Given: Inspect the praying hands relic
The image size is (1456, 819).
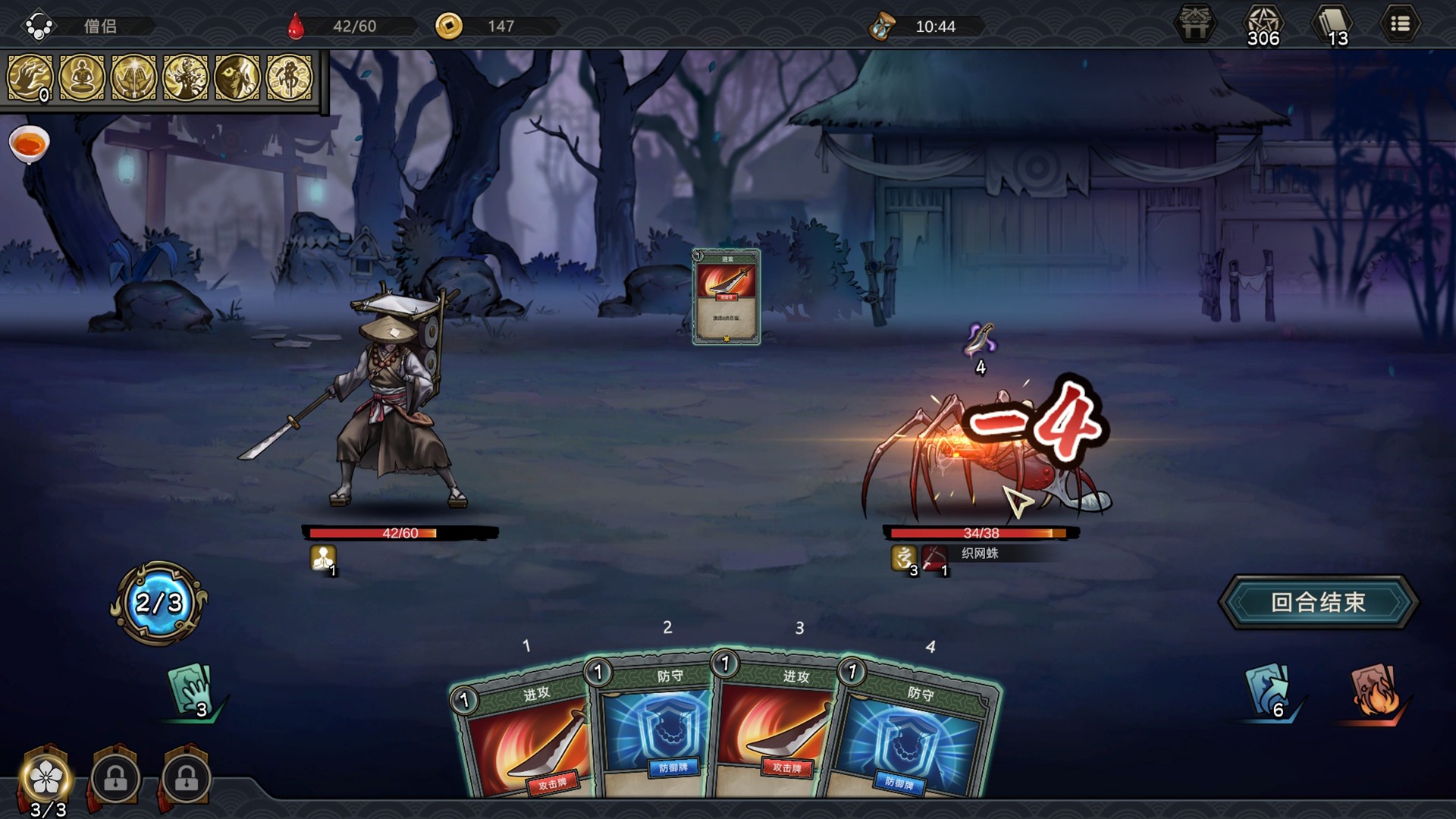Looking at the screenshot, I should (133, 77).
